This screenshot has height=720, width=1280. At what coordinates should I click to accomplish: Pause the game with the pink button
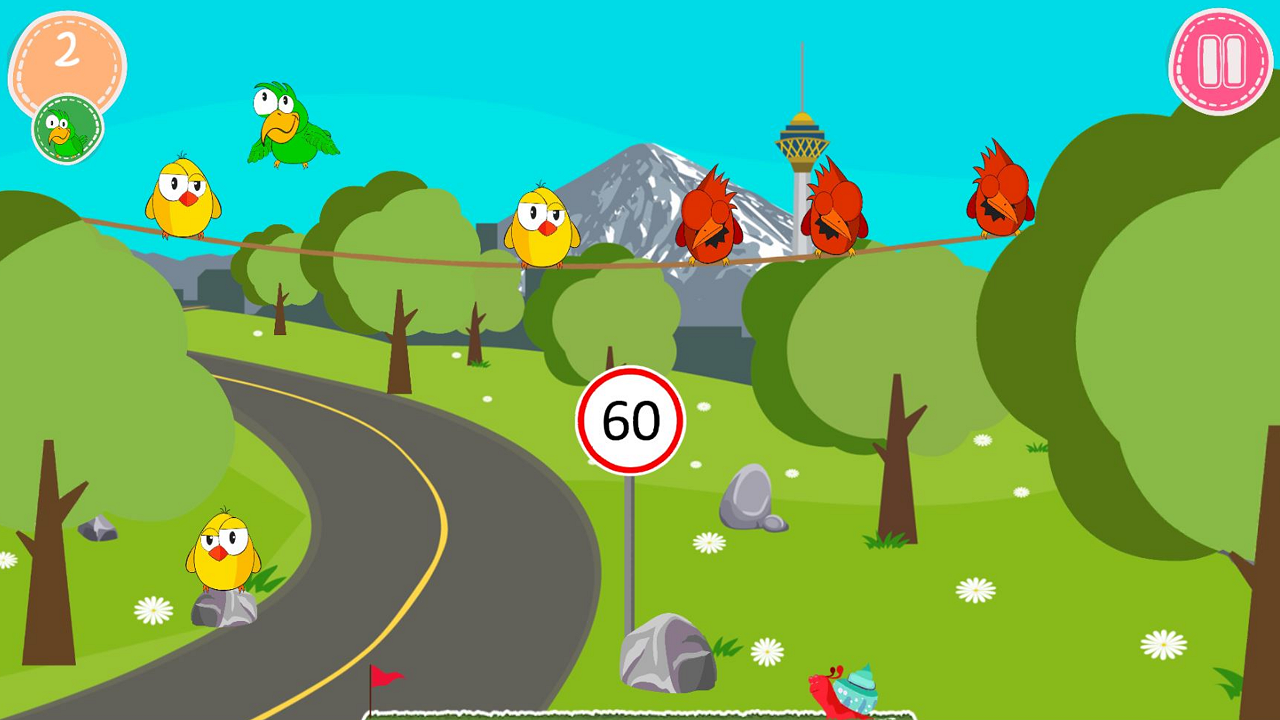tap(1220, 62)
